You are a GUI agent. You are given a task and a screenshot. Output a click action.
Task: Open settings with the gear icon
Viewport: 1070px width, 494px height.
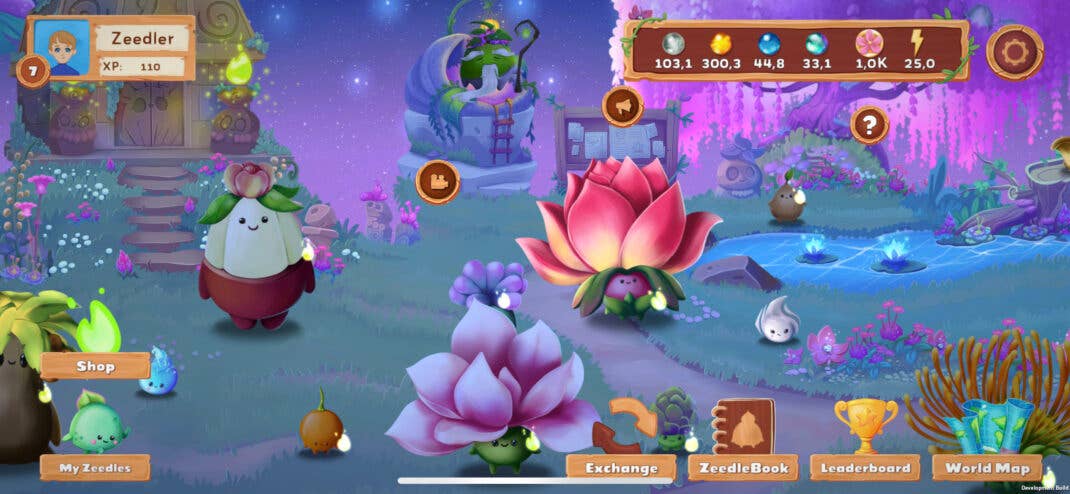click(1015, 52)
